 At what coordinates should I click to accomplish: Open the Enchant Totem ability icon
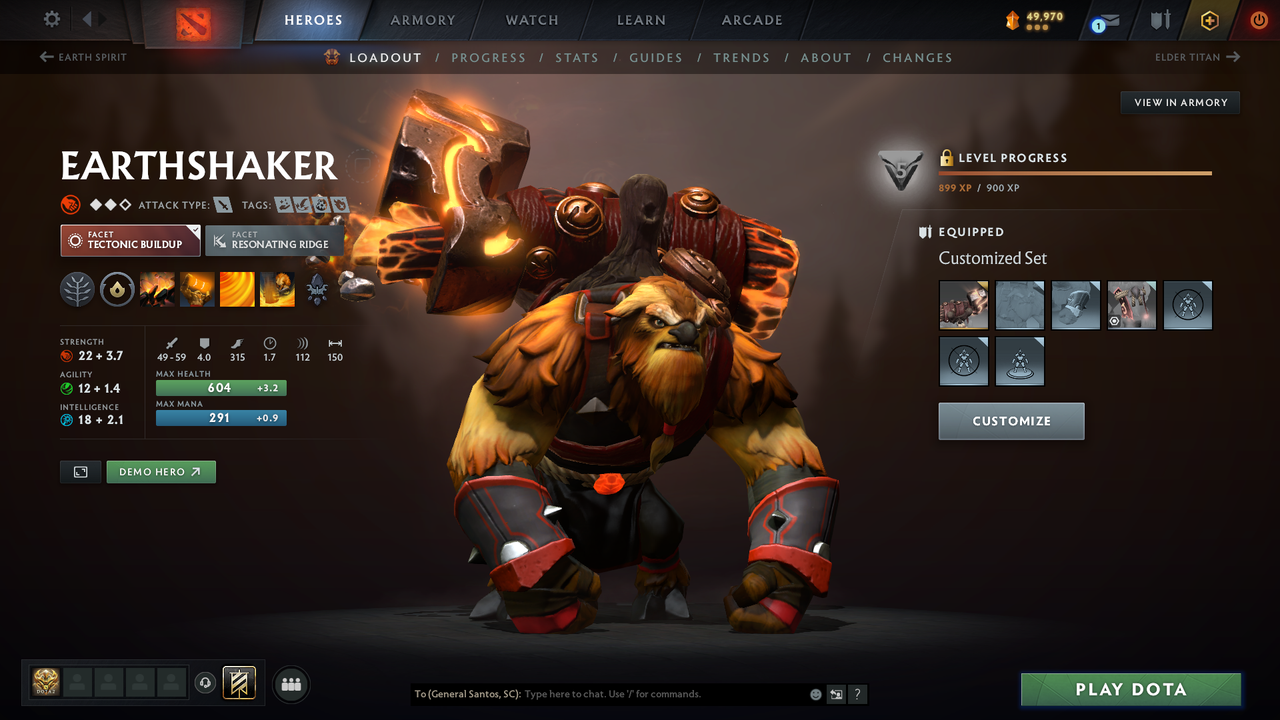(x=197, y=290)
